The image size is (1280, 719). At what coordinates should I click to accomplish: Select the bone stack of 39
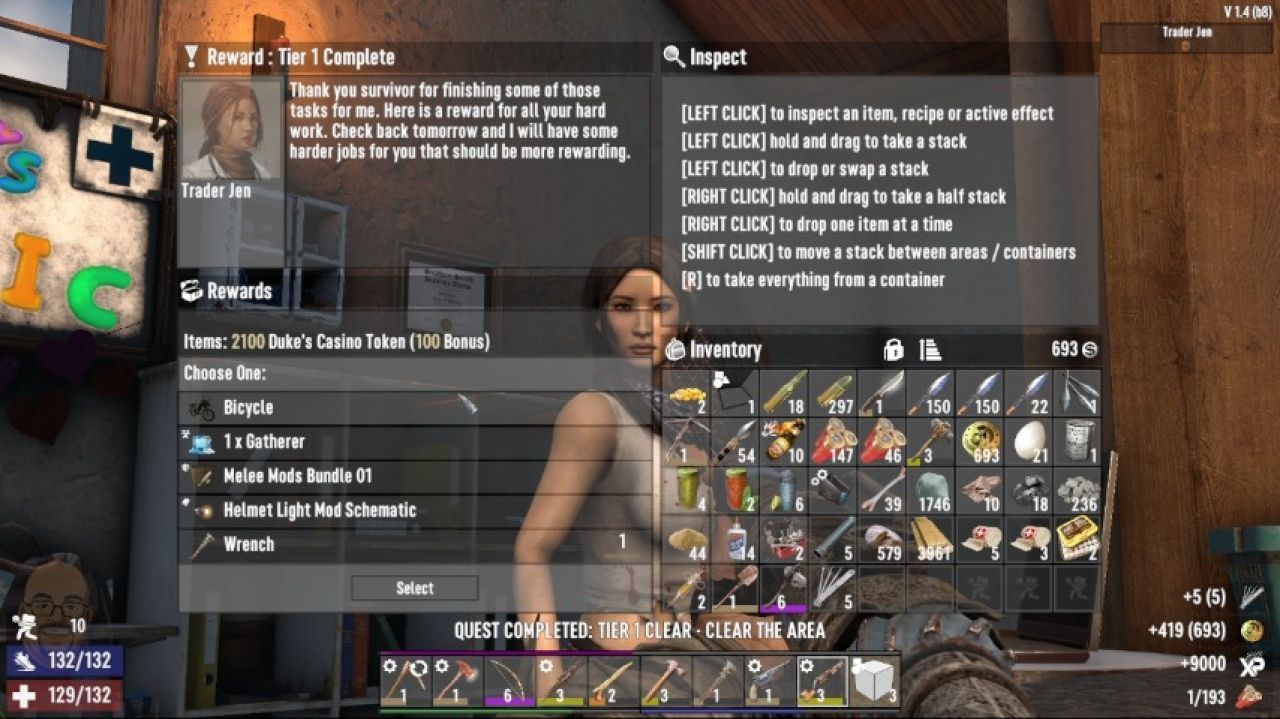pos(882,490)
